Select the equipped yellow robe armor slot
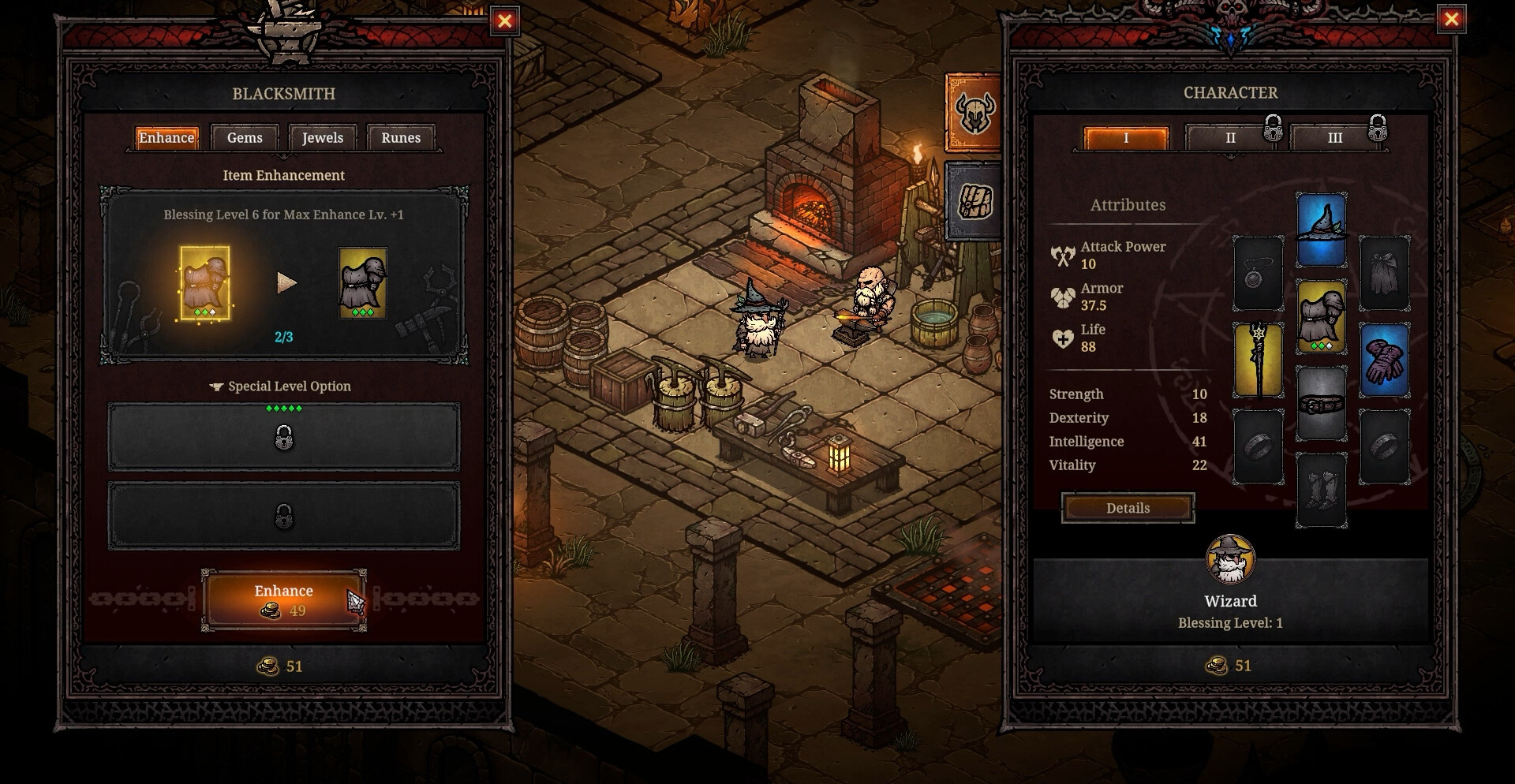 [1322, 316]
